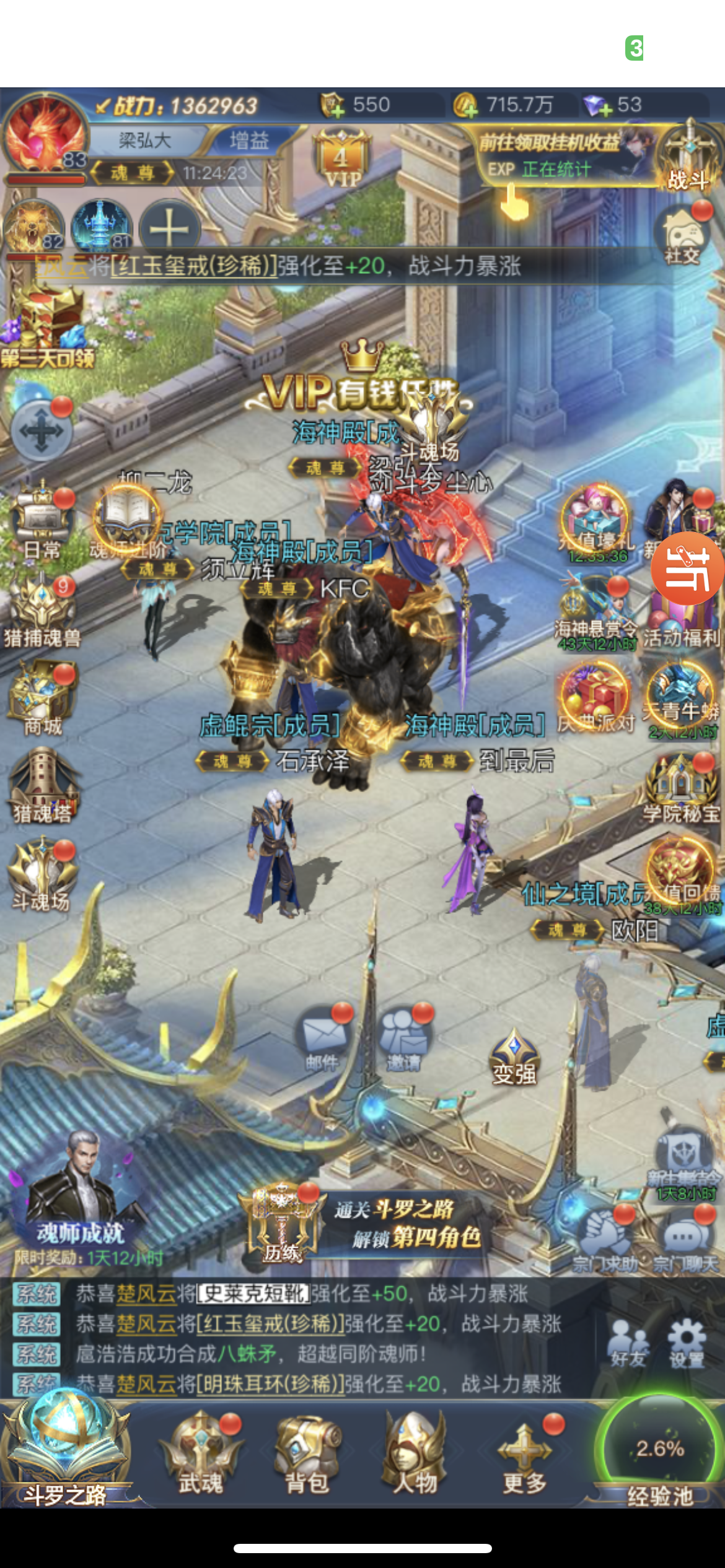725x1568 pixels.
Task: Open the VIP 4 badge
Action: (x=341, y=160)
